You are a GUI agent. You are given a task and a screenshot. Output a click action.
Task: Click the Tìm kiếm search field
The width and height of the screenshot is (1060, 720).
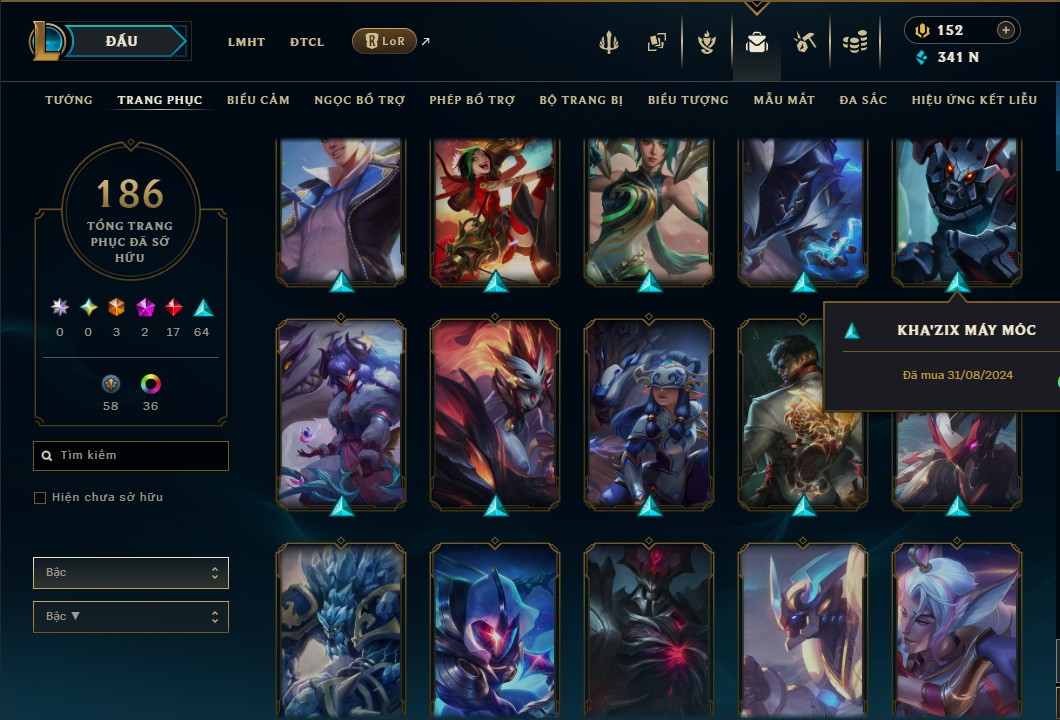coord(131,456)
